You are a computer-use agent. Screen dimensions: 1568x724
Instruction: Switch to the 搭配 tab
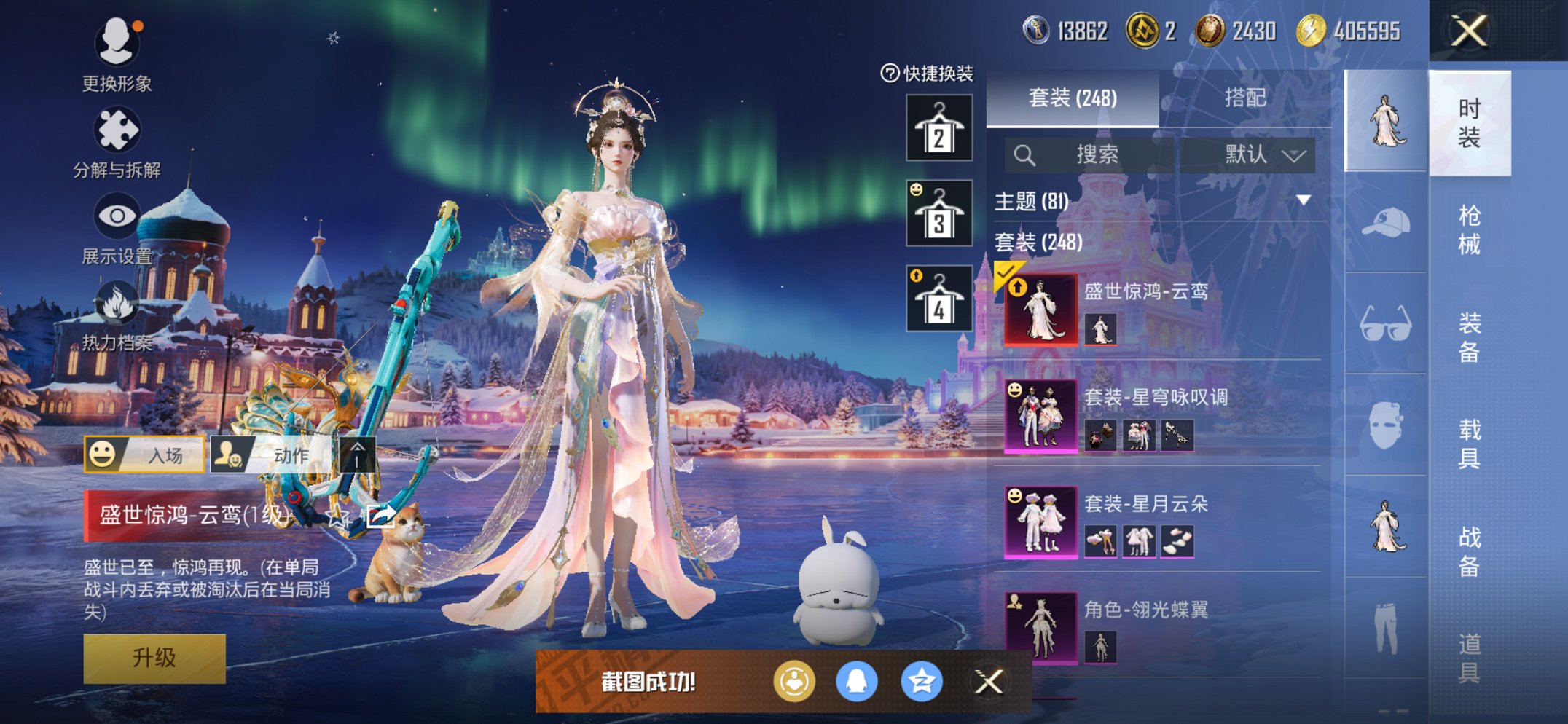(1244, 98)
